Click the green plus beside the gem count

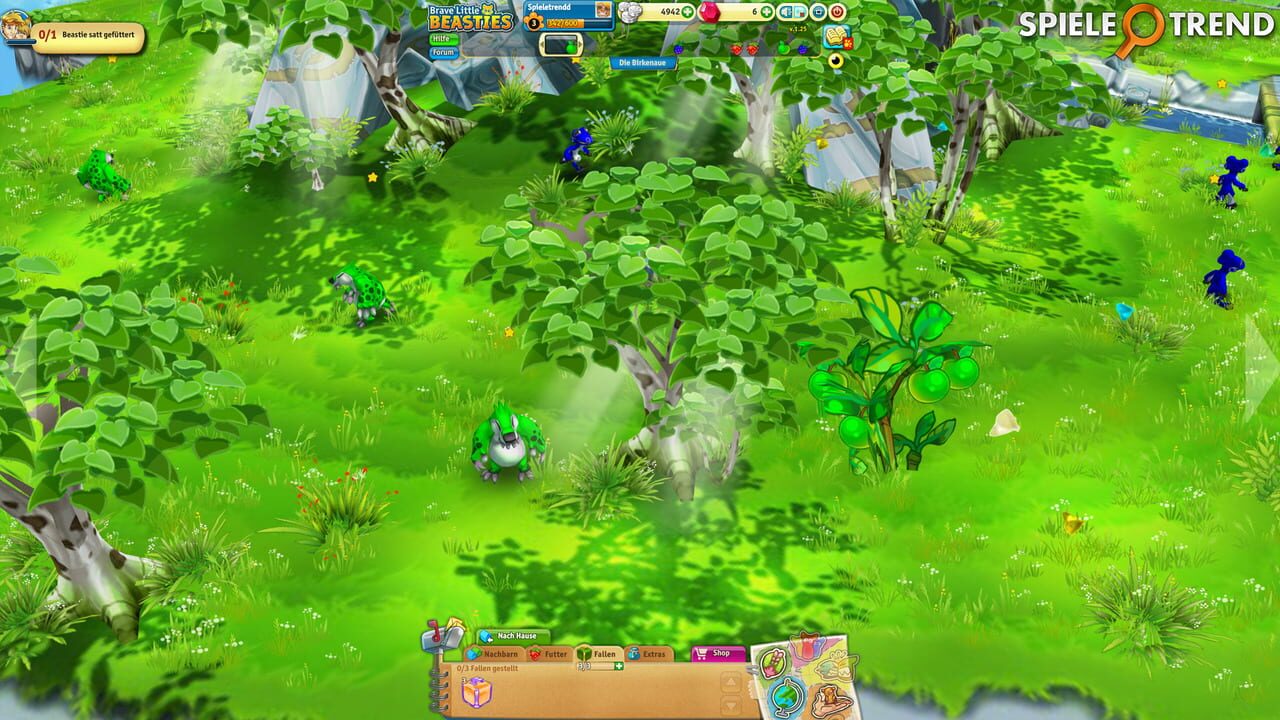(766, 11)
